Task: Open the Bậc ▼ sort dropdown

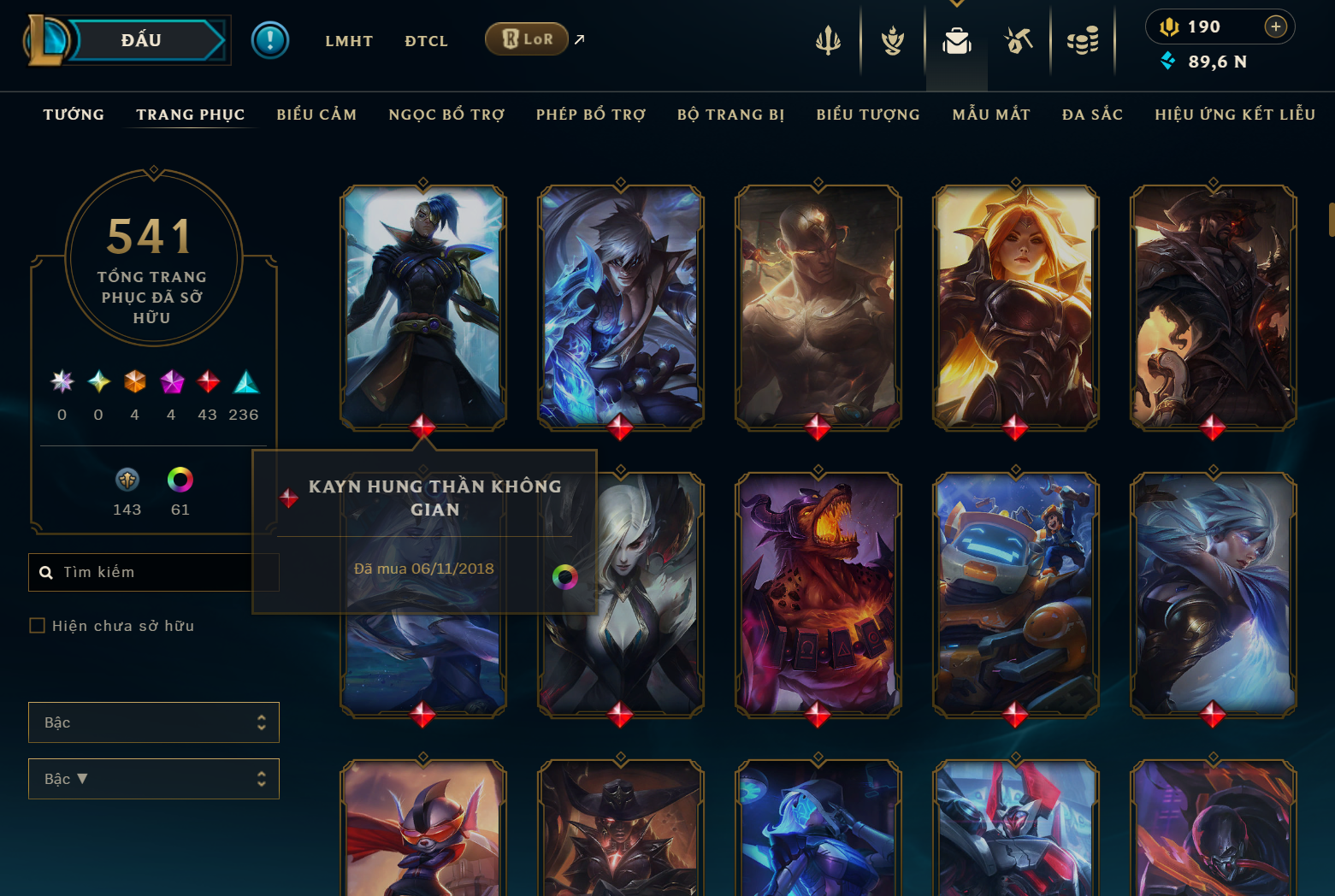Action: [154, 779]
